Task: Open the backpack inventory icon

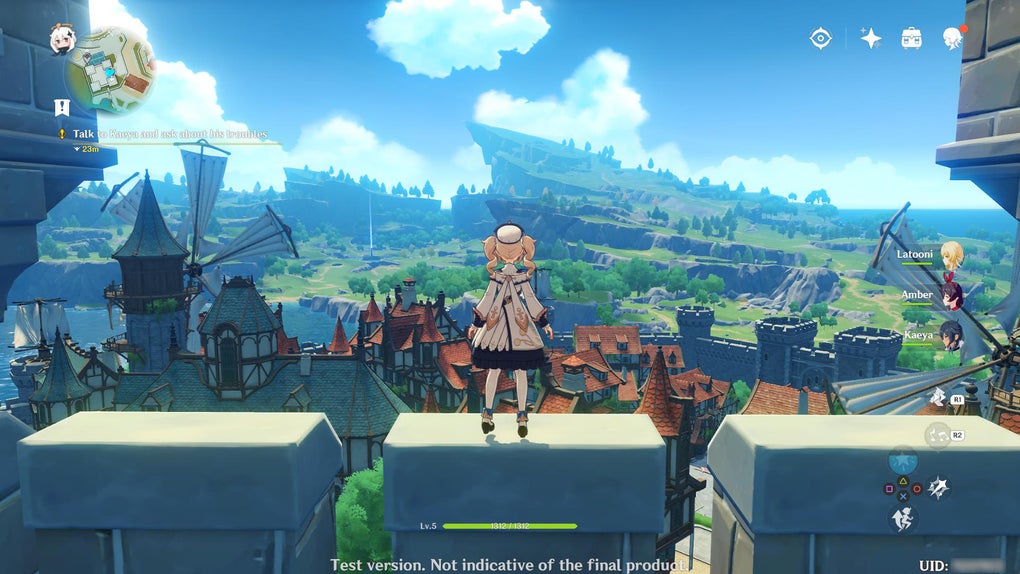Action: [911, 38]
